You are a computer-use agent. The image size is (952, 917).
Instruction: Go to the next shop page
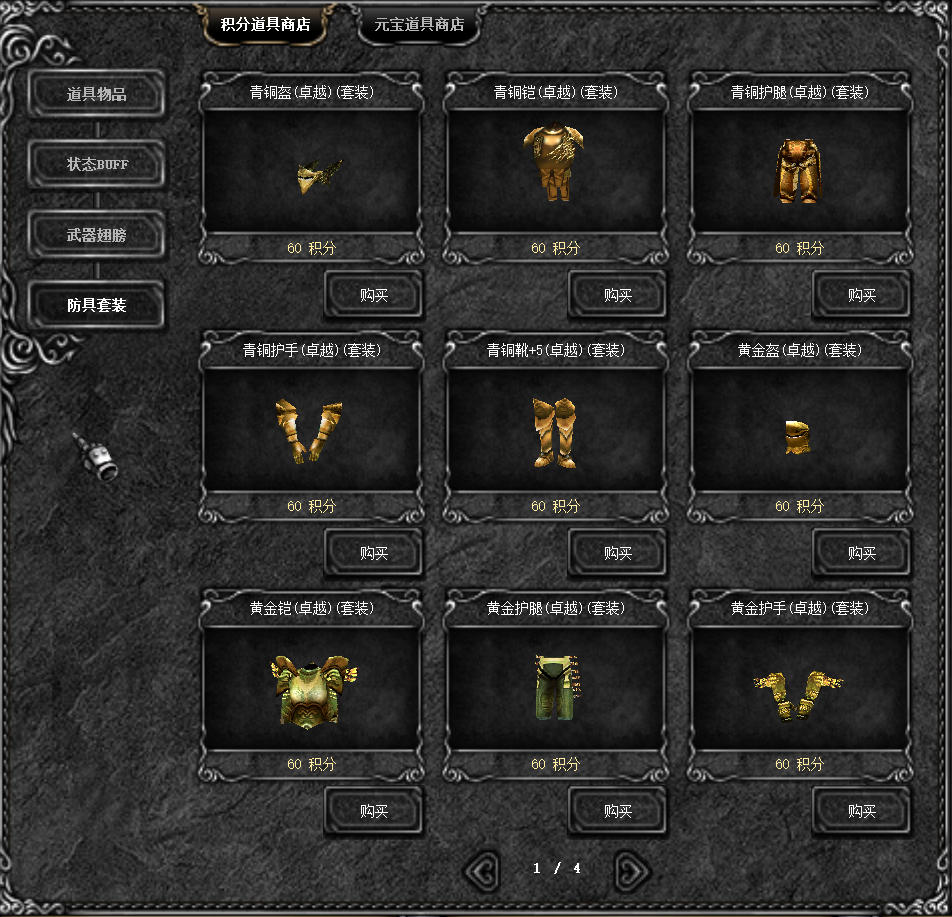(632, 870)
